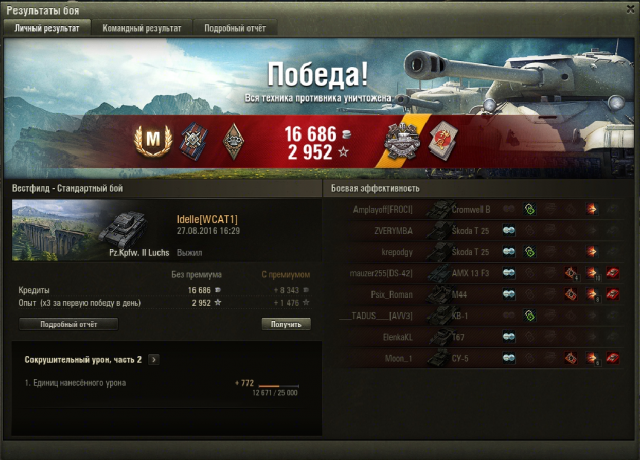Choose the TADUS KB-1 player row
The width and height of the screenshot is (640, 460).
[476, 315]
